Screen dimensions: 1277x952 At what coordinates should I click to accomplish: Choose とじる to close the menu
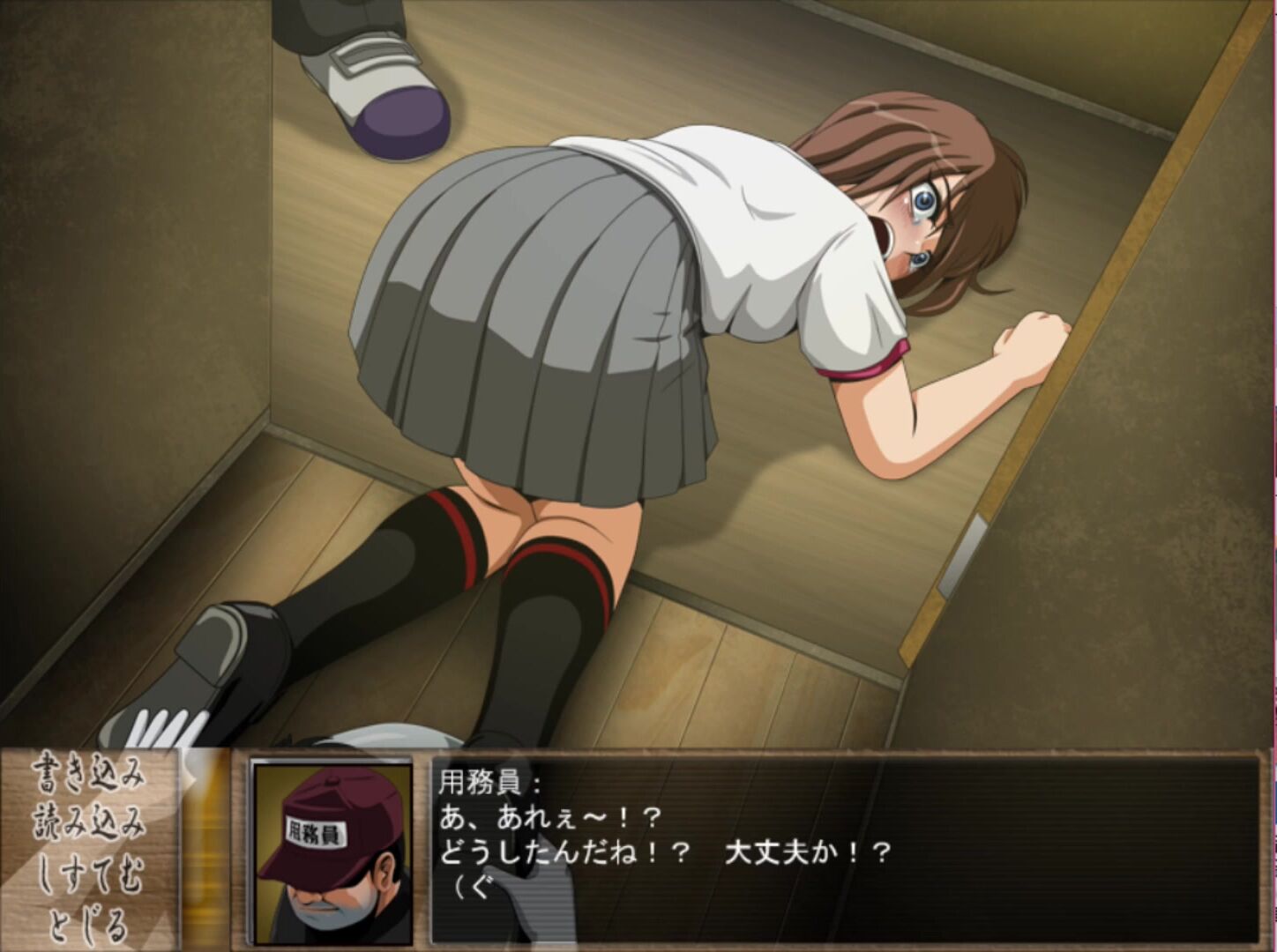pyautogui.click(x=88, y=924)
